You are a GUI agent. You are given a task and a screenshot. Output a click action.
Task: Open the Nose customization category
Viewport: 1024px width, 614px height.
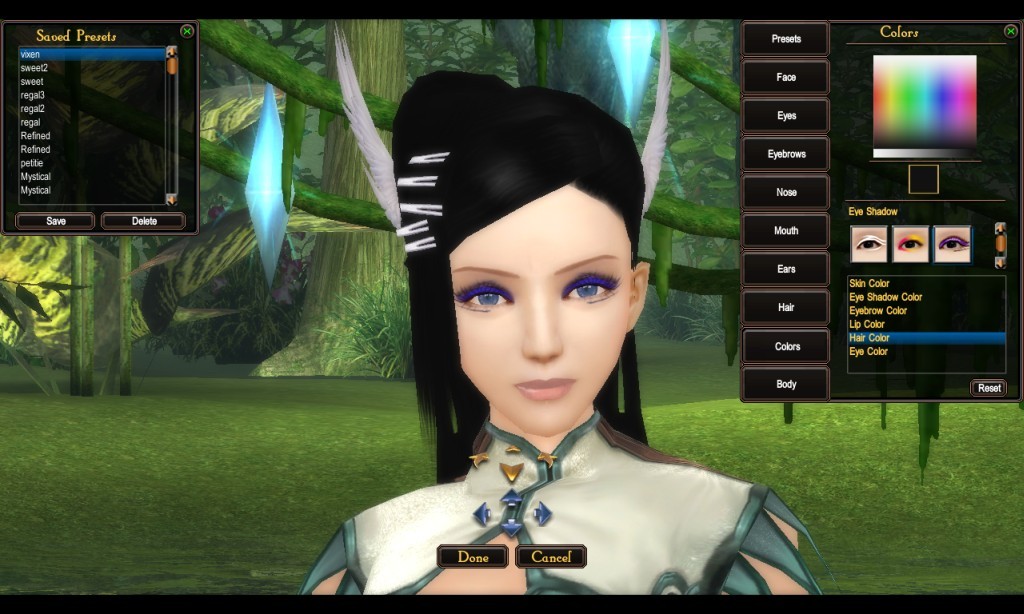coord(786,192)
